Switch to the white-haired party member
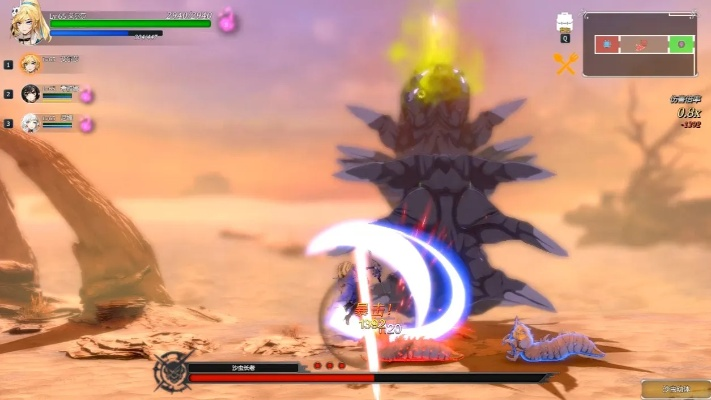Image resolution: width=711 pixels, height=400 pixels. pos(29,124)
